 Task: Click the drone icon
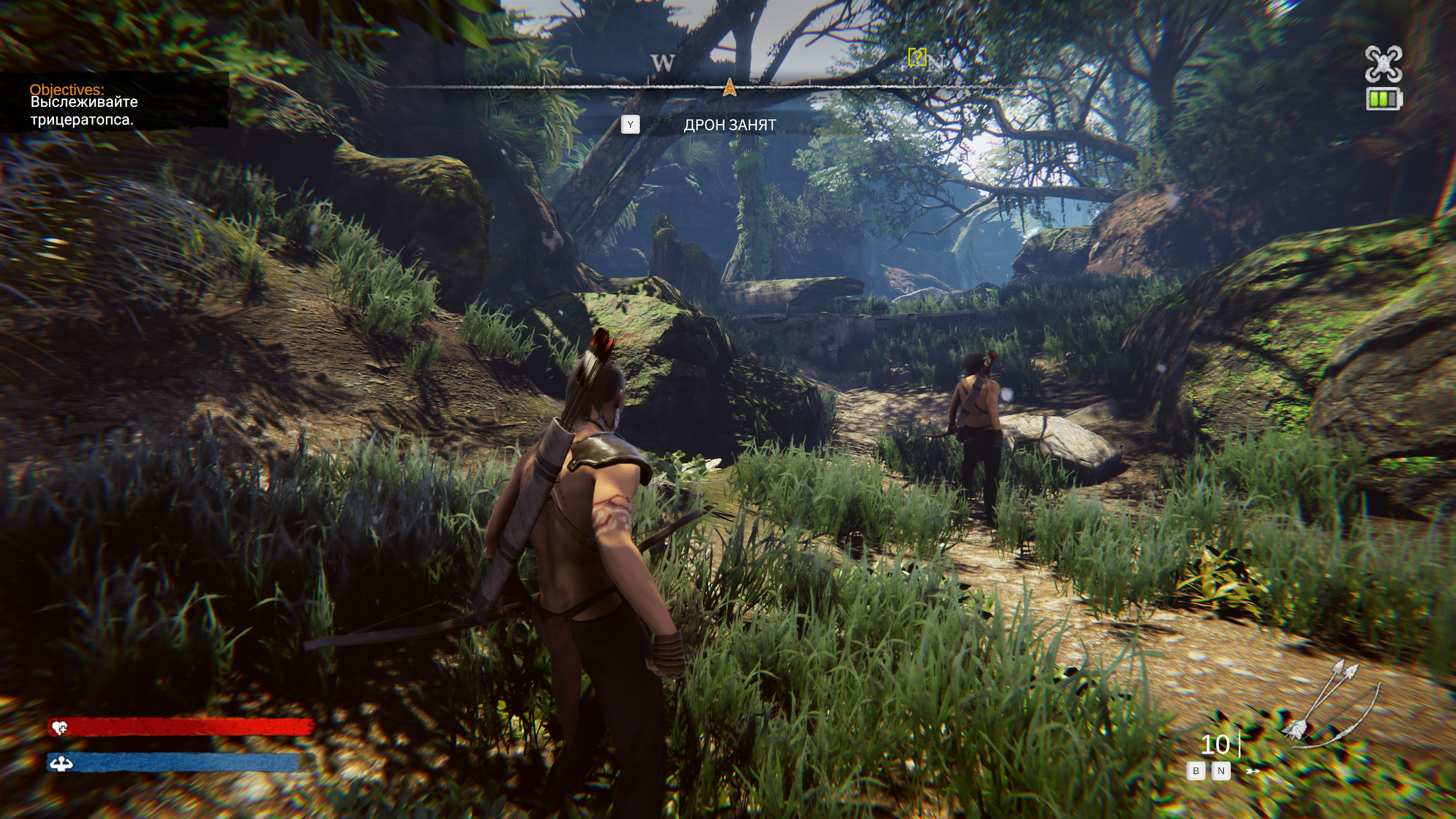click(1383, 64)
